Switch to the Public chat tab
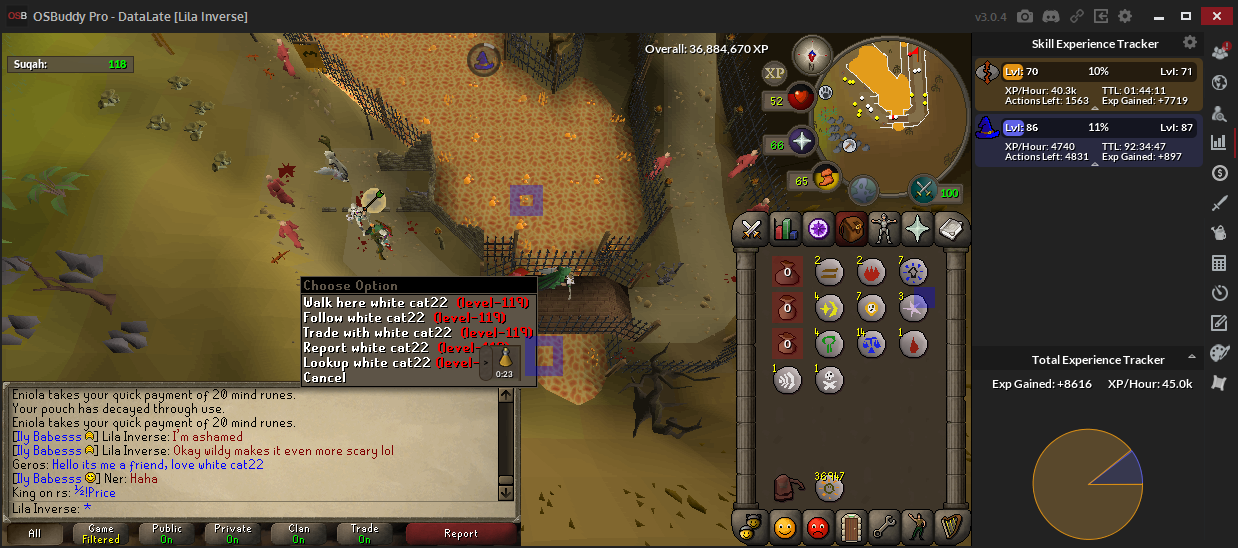This screenshot has height=548, width=1238. pos(167,534)
